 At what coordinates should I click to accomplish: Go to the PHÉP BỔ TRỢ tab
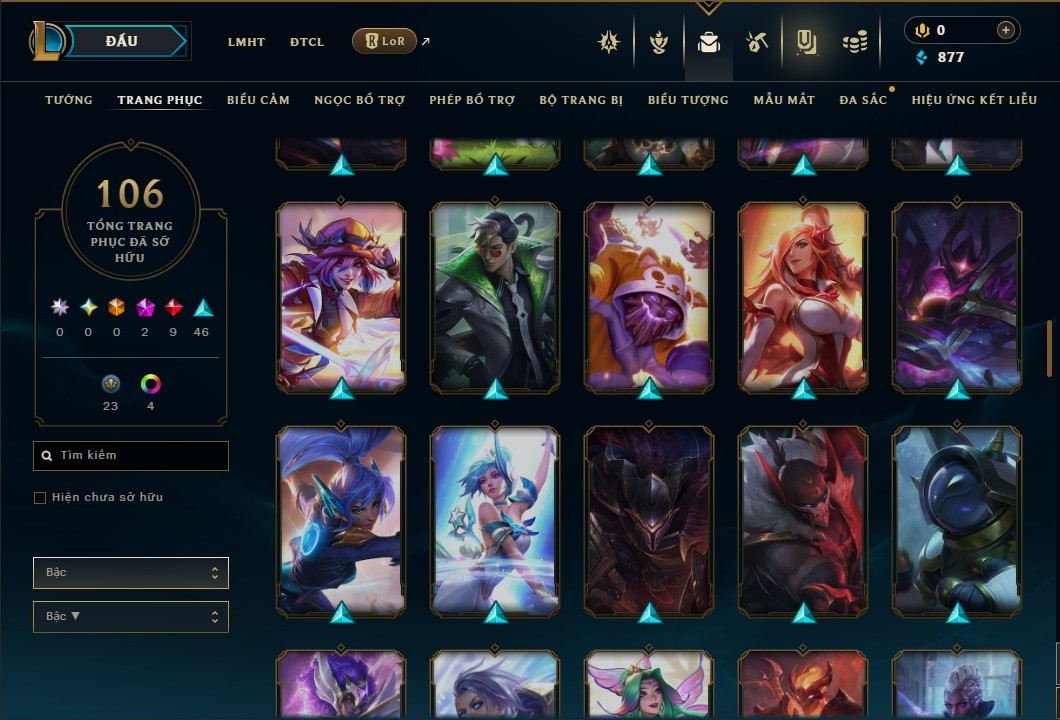472,100
